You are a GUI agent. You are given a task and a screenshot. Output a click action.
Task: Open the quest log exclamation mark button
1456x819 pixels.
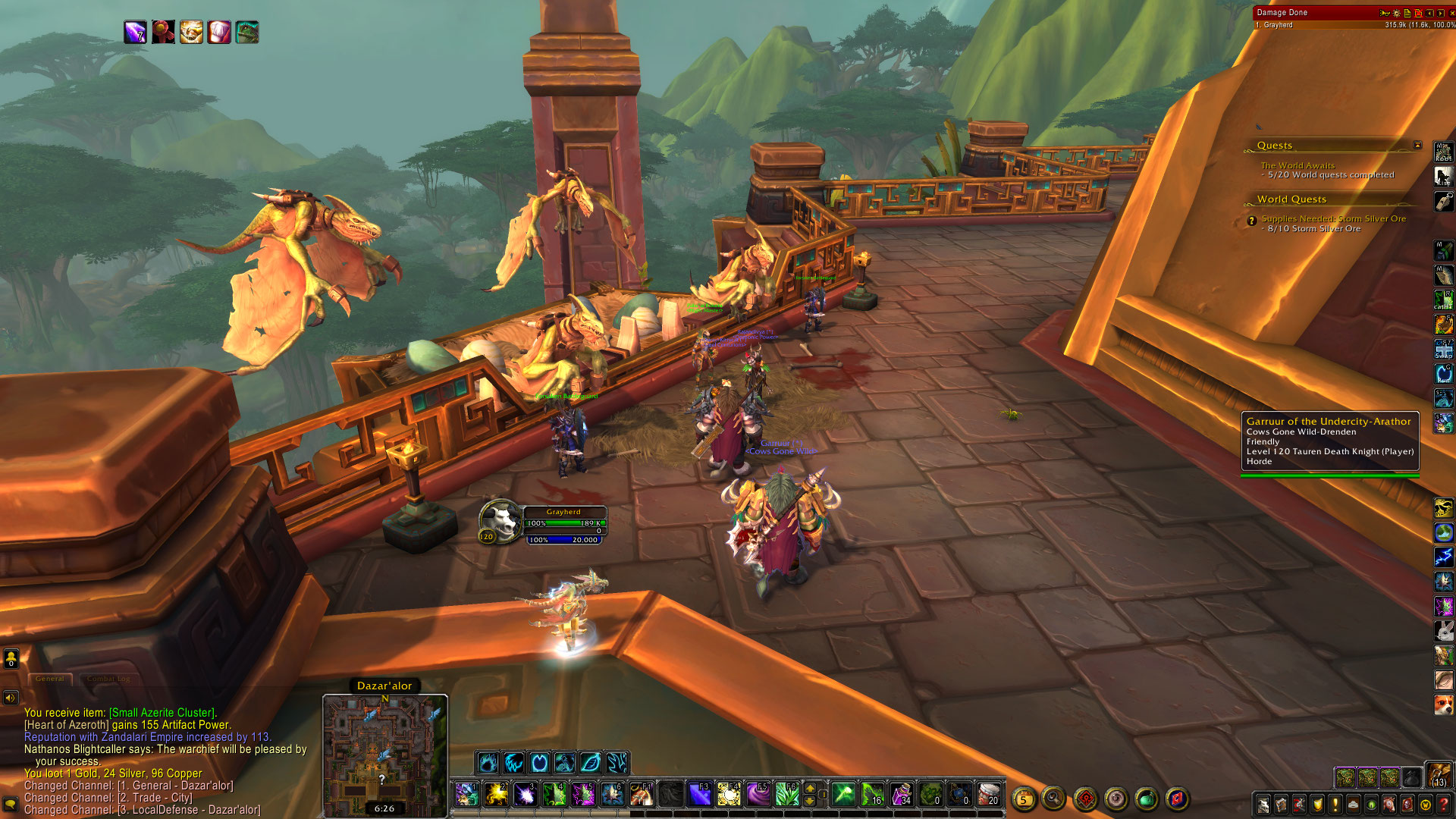tap(1335, 804)
